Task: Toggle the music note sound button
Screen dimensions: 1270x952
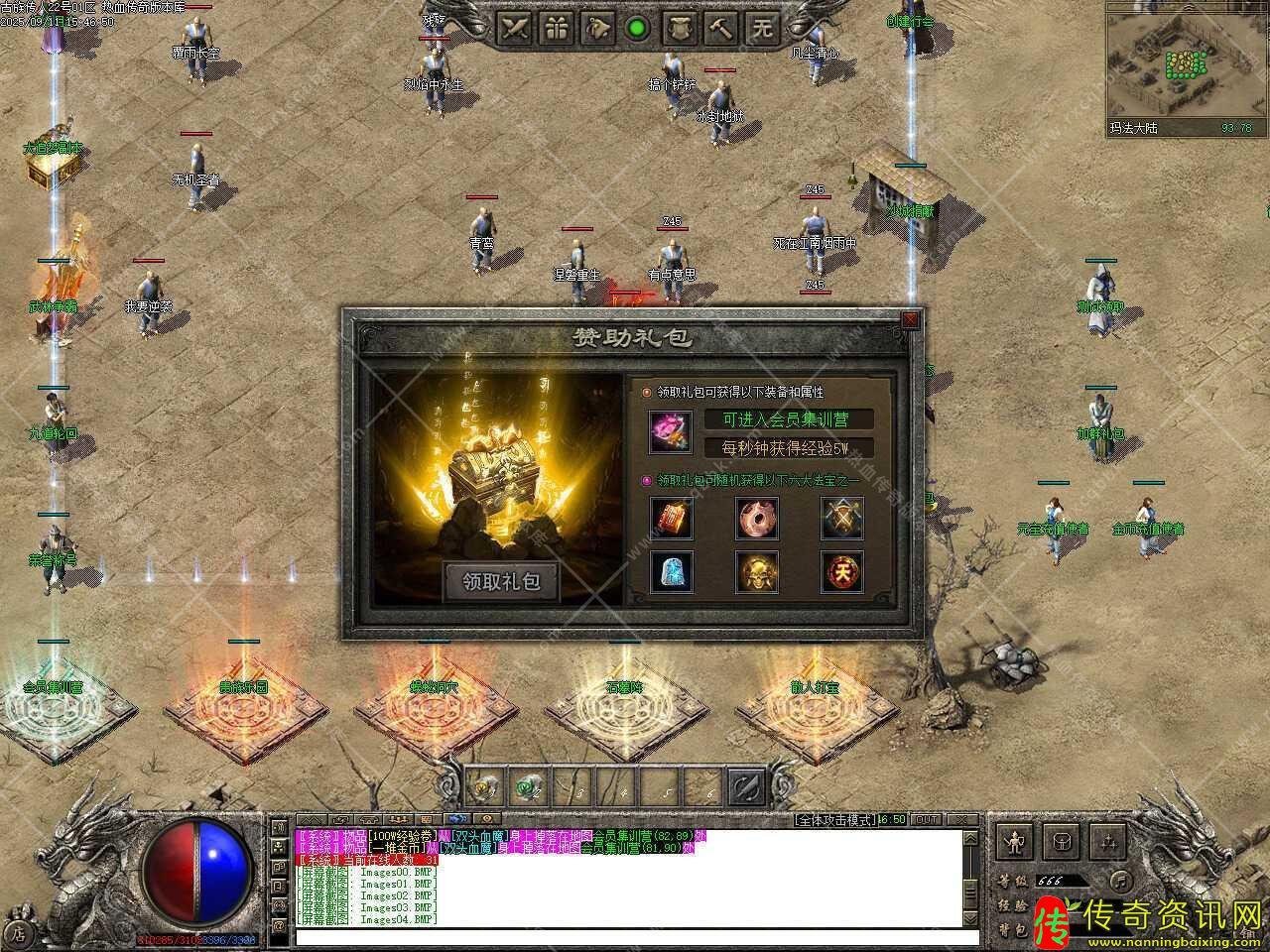Action: (1118, 880)
